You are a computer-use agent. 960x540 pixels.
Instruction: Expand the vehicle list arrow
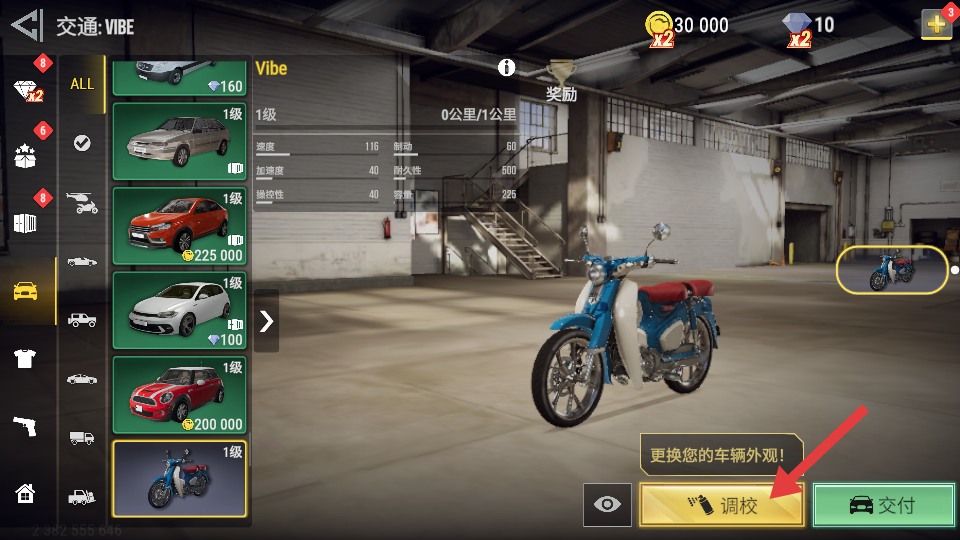[x=266, y=321]
